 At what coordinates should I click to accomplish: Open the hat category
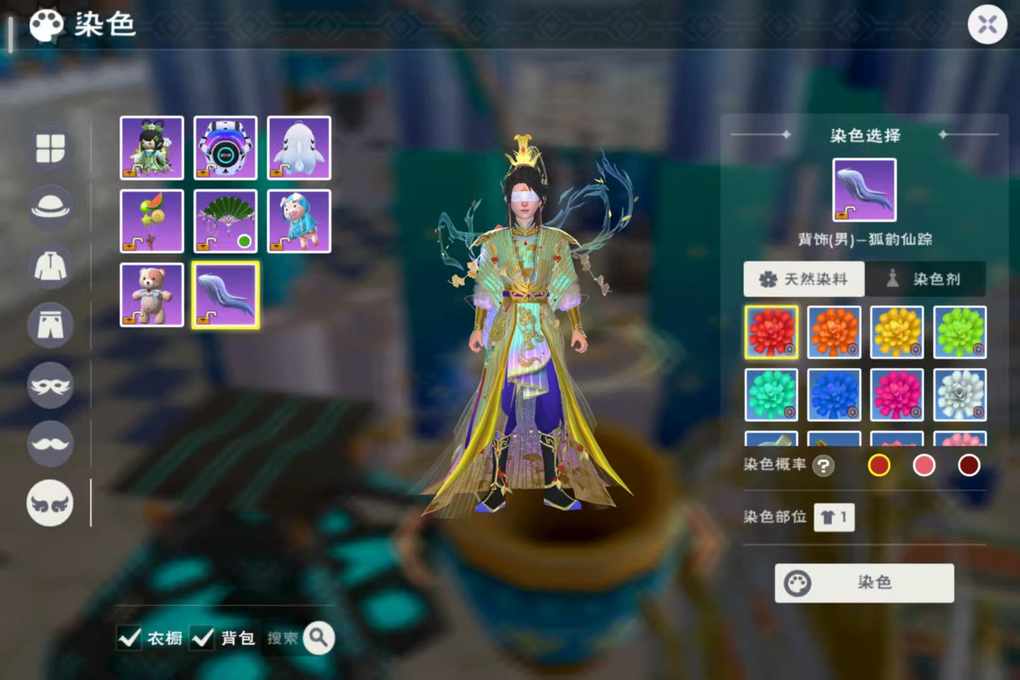coord(50,207)
